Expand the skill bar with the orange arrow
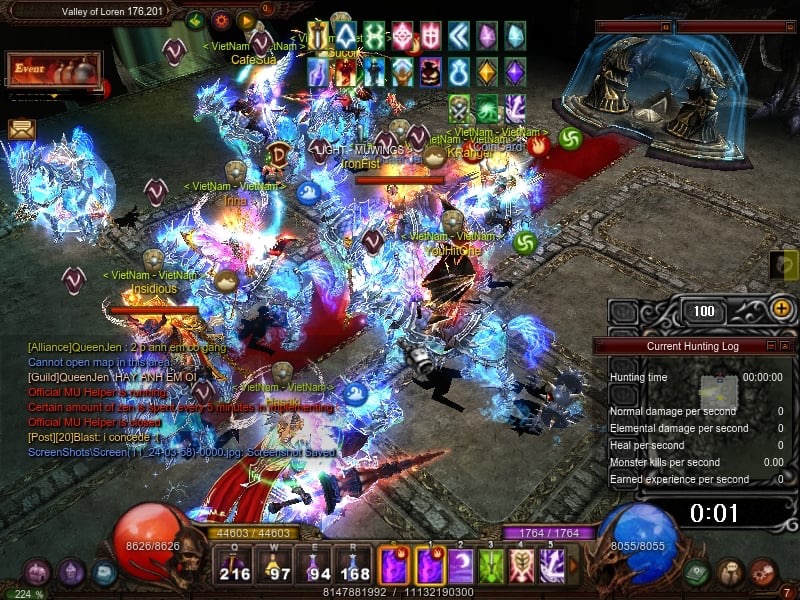The width and height of the screenshot is (800, 600). click(574, 566)
